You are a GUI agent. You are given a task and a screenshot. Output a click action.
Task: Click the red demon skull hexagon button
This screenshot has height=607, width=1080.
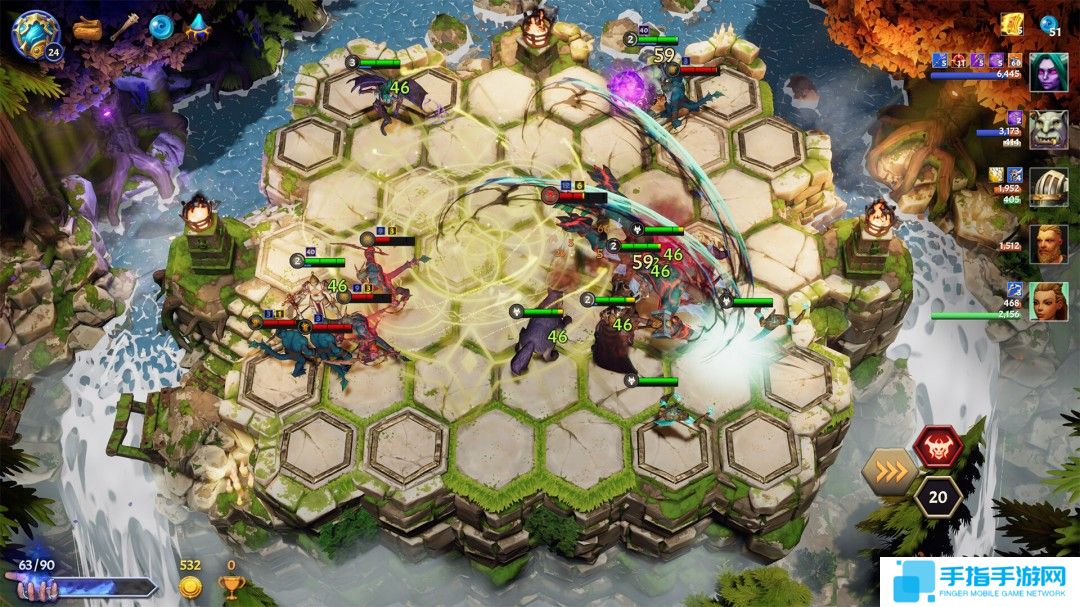click(938, 446)
